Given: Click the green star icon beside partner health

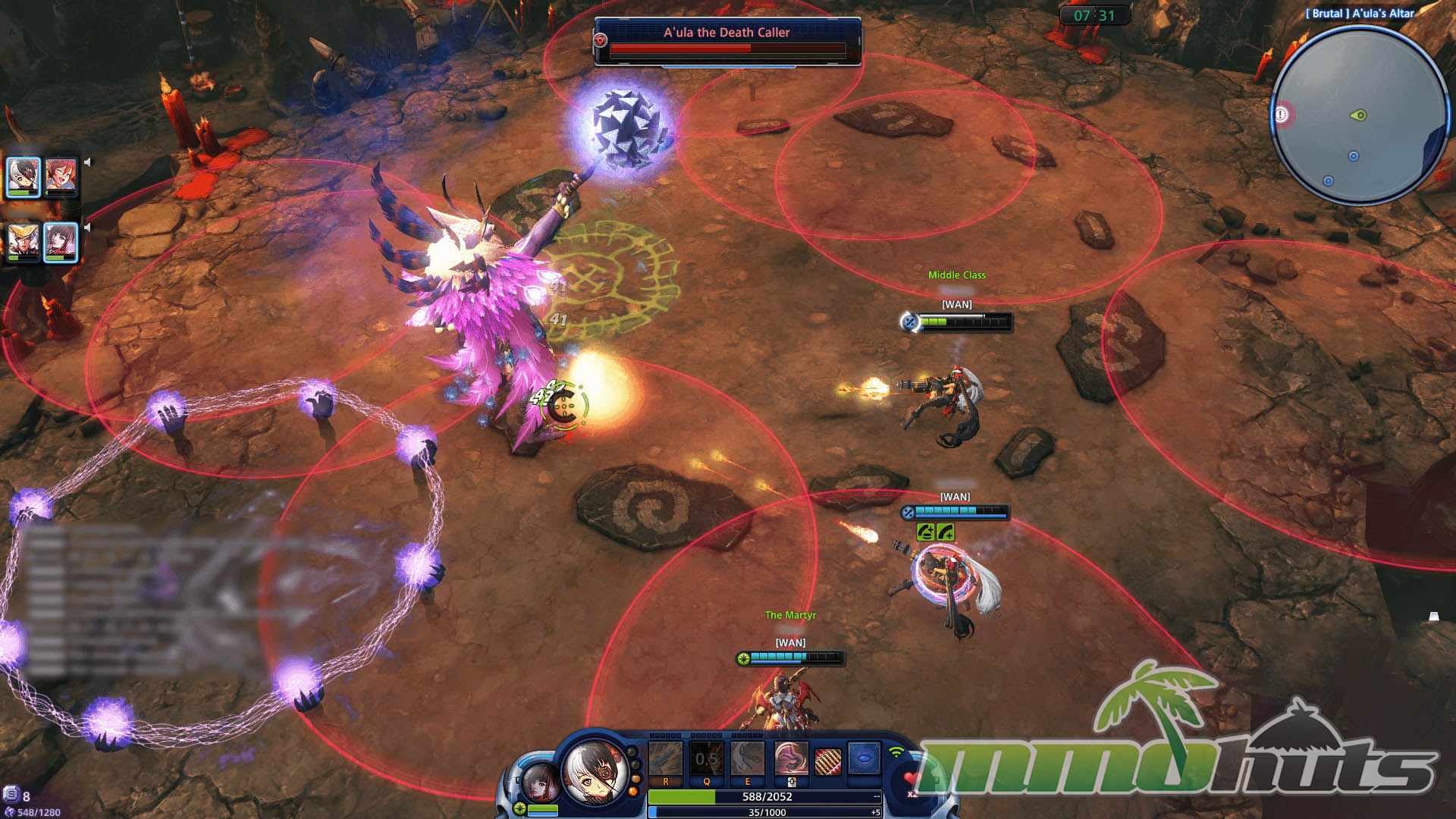Looking at the screenshot, I should coord(519,808).
